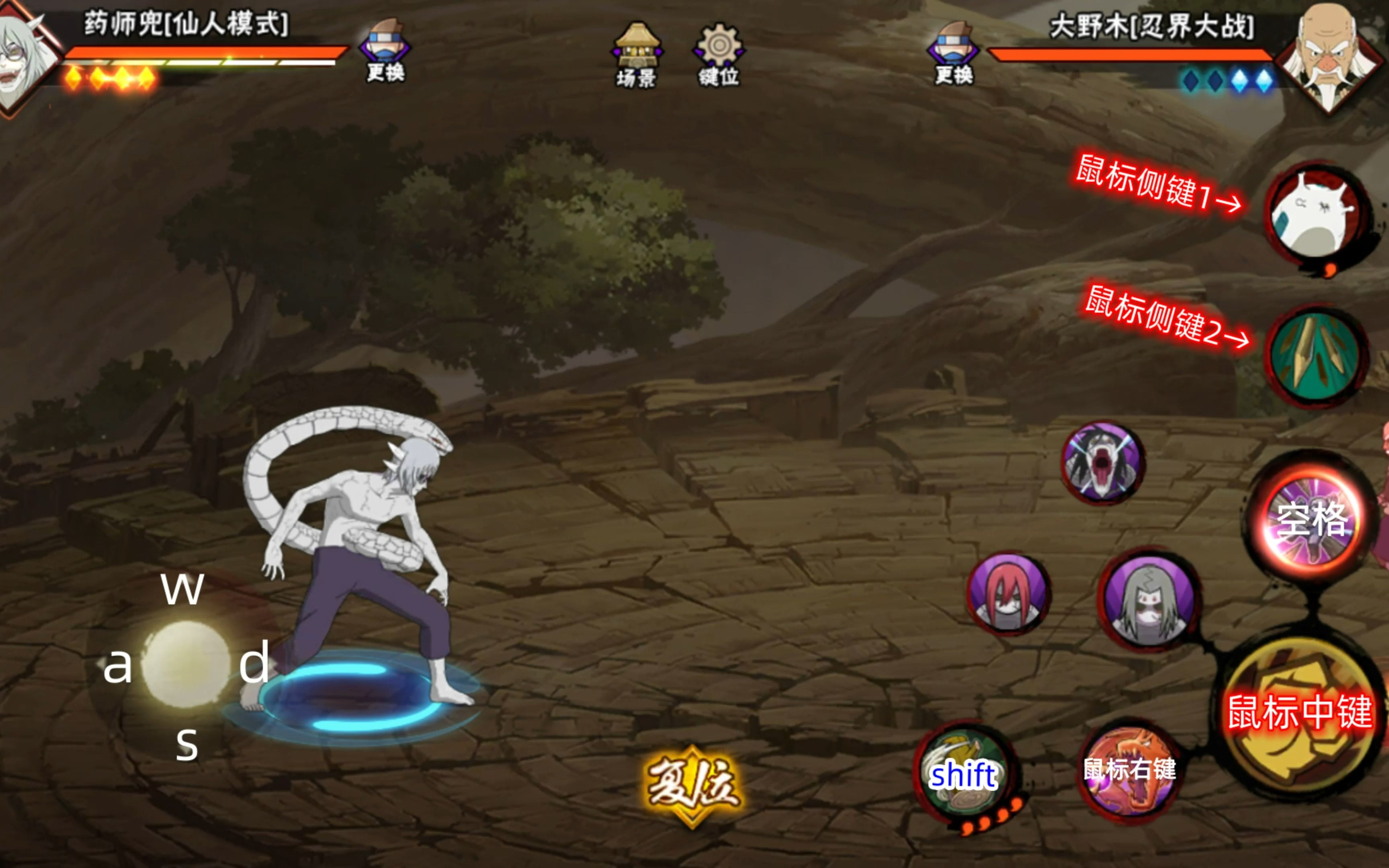The image size is (1389, 868).
Task: Trigger the screaming face skill icon
Action: point(1102,463)
